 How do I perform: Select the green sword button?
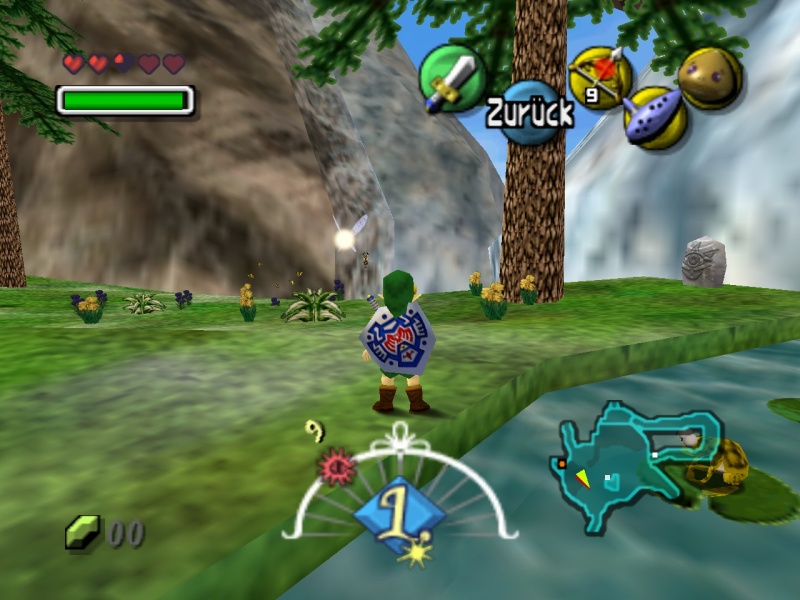click(x=452, y=78)
